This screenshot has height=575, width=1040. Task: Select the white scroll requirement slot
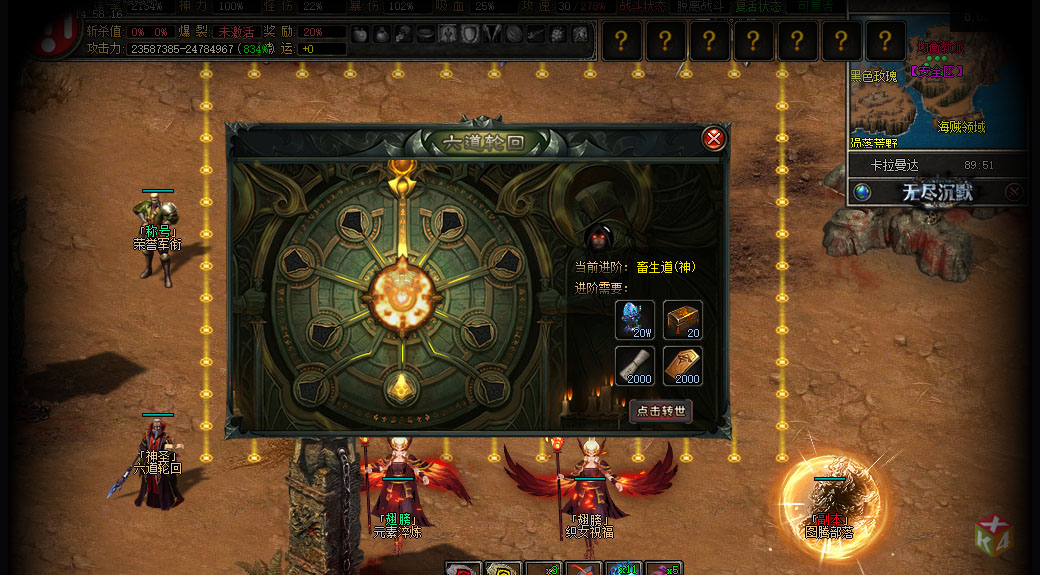(x=635, y=366)
